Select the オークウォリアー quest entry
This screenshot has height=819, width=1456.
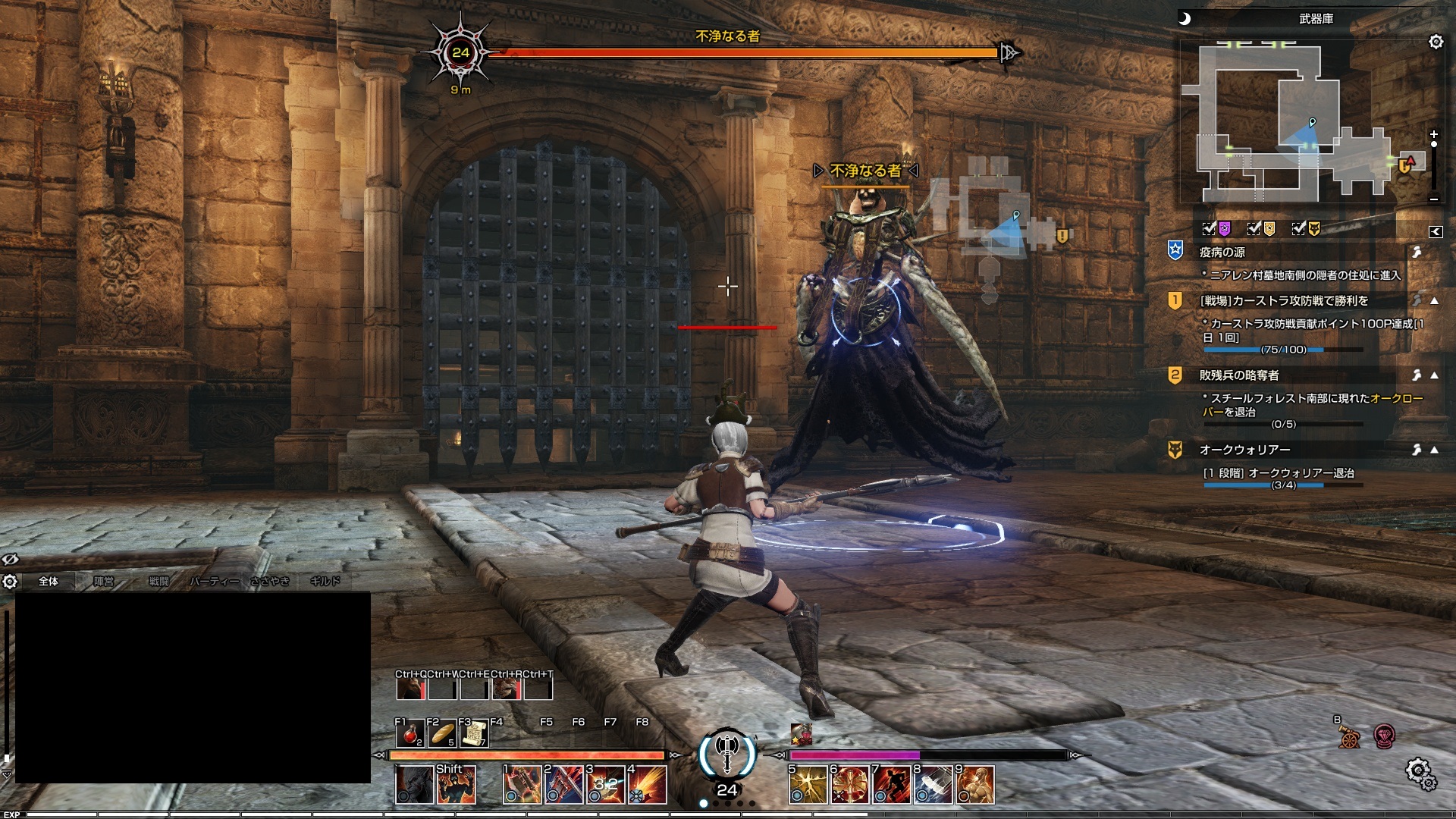(1244, 450)
